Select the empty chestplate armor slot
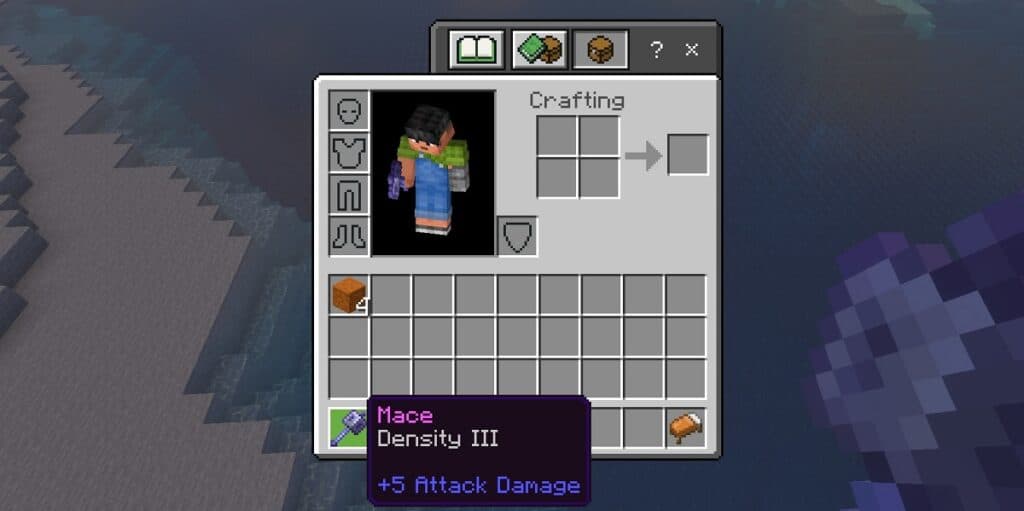Image resolution: width=1024 pixels, height=511 pixels. click(349, 153)
